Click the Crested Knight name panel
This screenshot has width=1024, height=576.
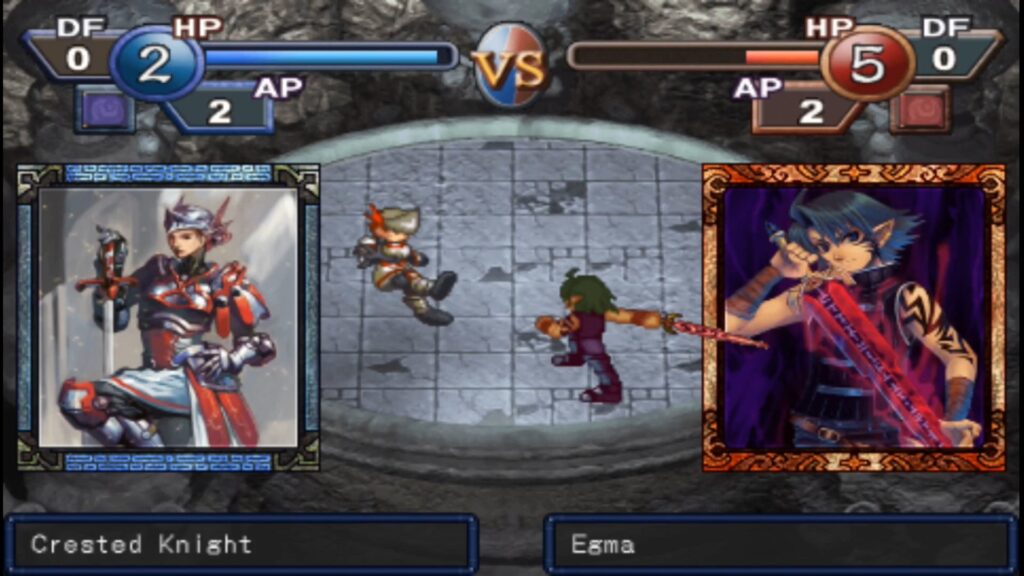240,545
